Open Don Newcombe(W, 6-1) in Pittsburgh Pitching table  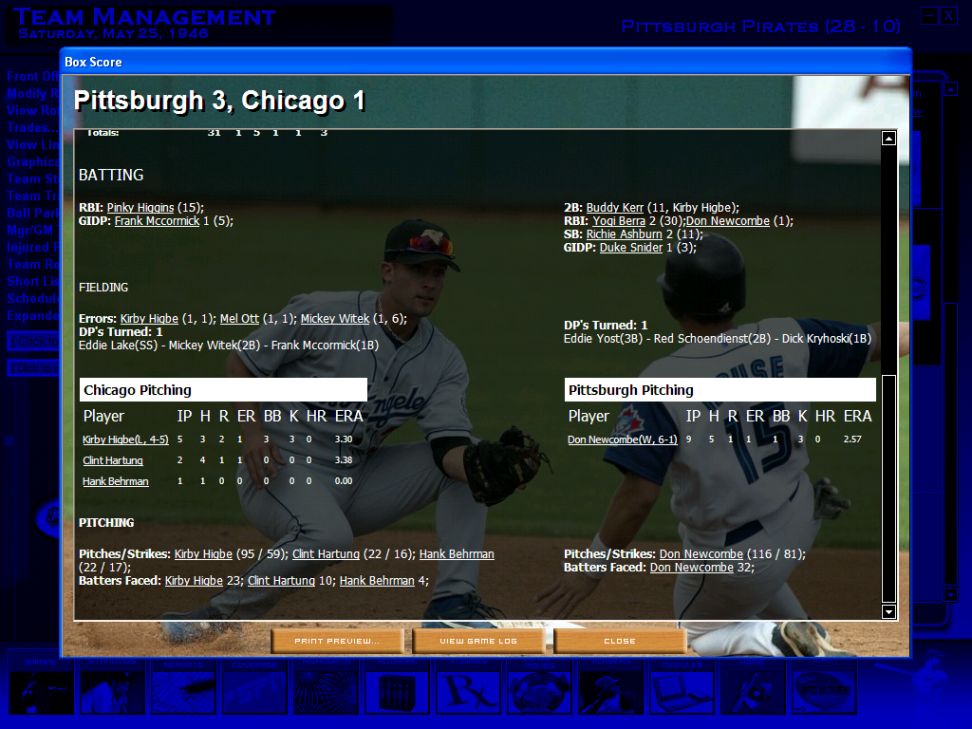tap(622, 440)
